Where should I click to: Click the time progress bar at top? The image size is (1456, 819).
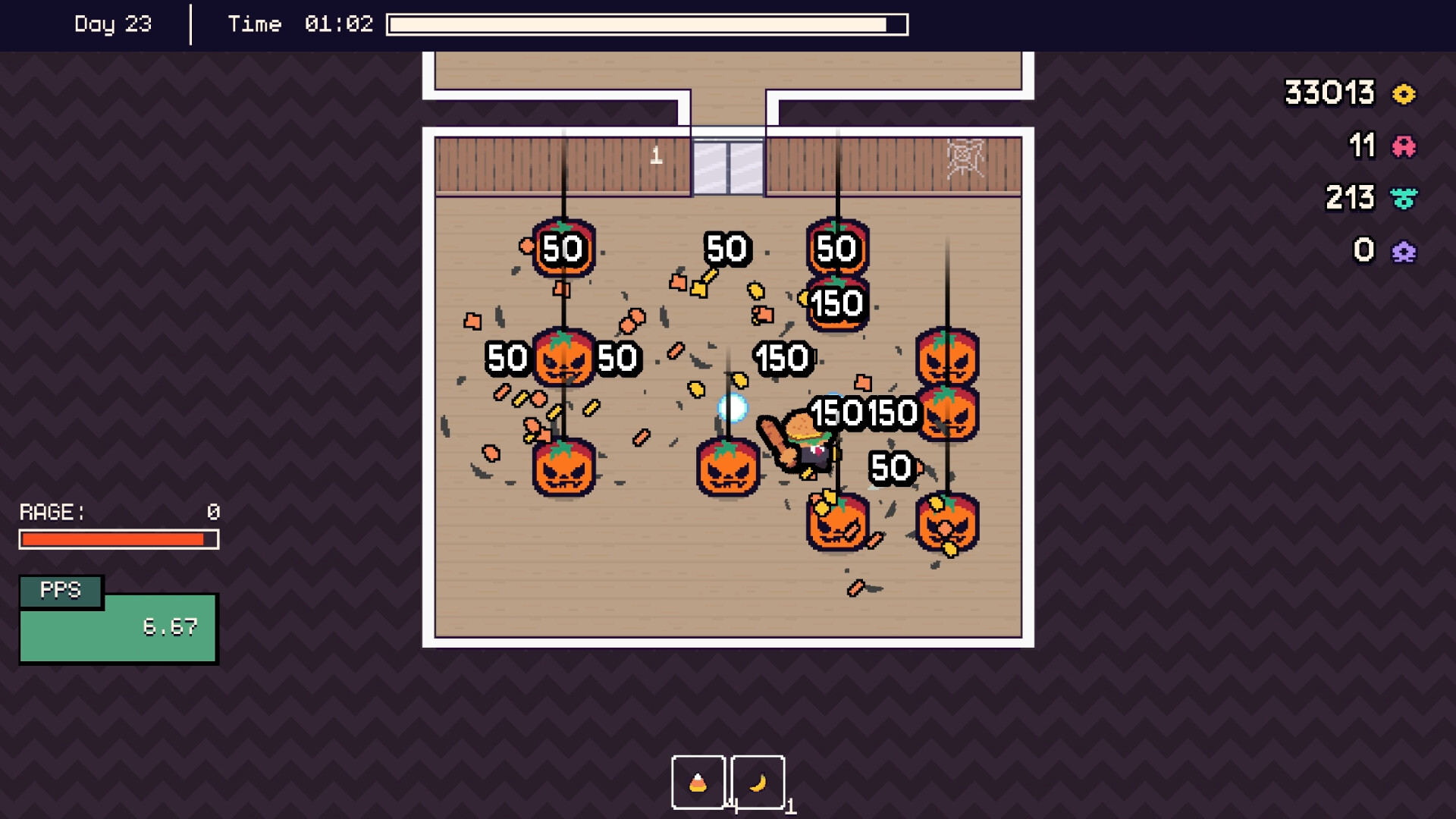pos(647,24)
